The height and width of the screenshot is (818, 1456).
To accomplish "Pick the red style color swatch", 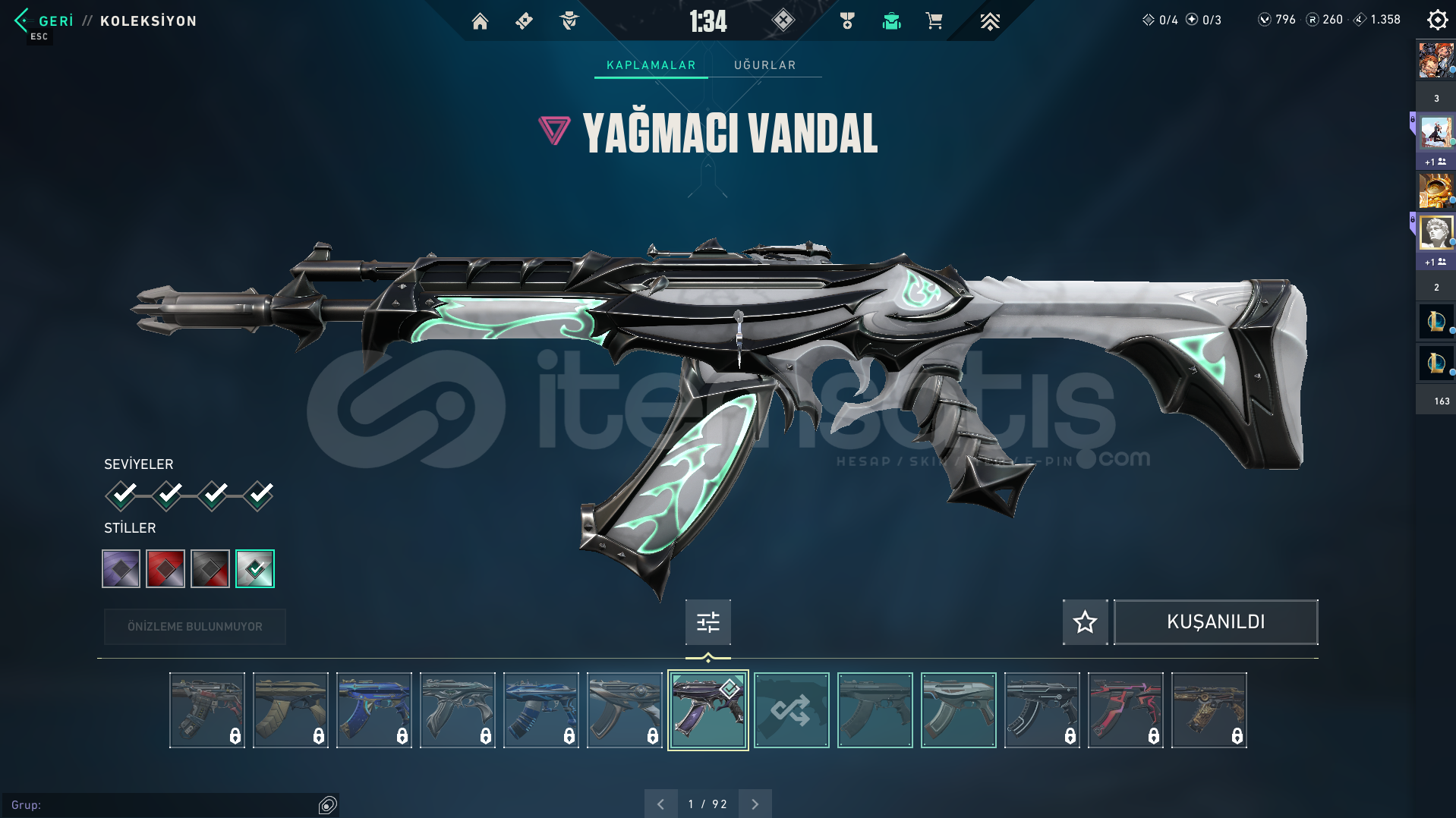I will coord(165,568).
